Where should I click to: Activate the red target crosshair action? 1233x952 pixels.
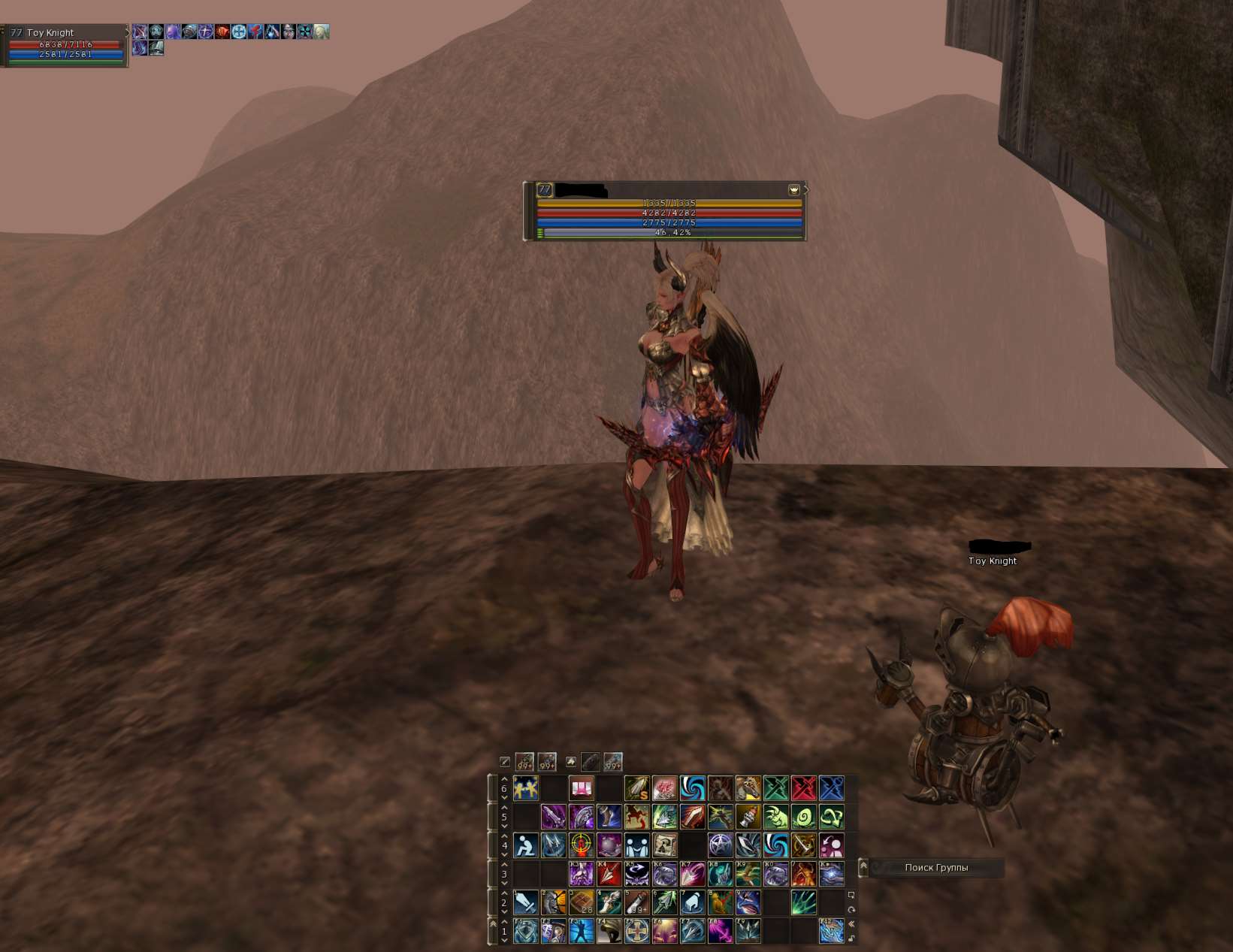click(581, 845)
